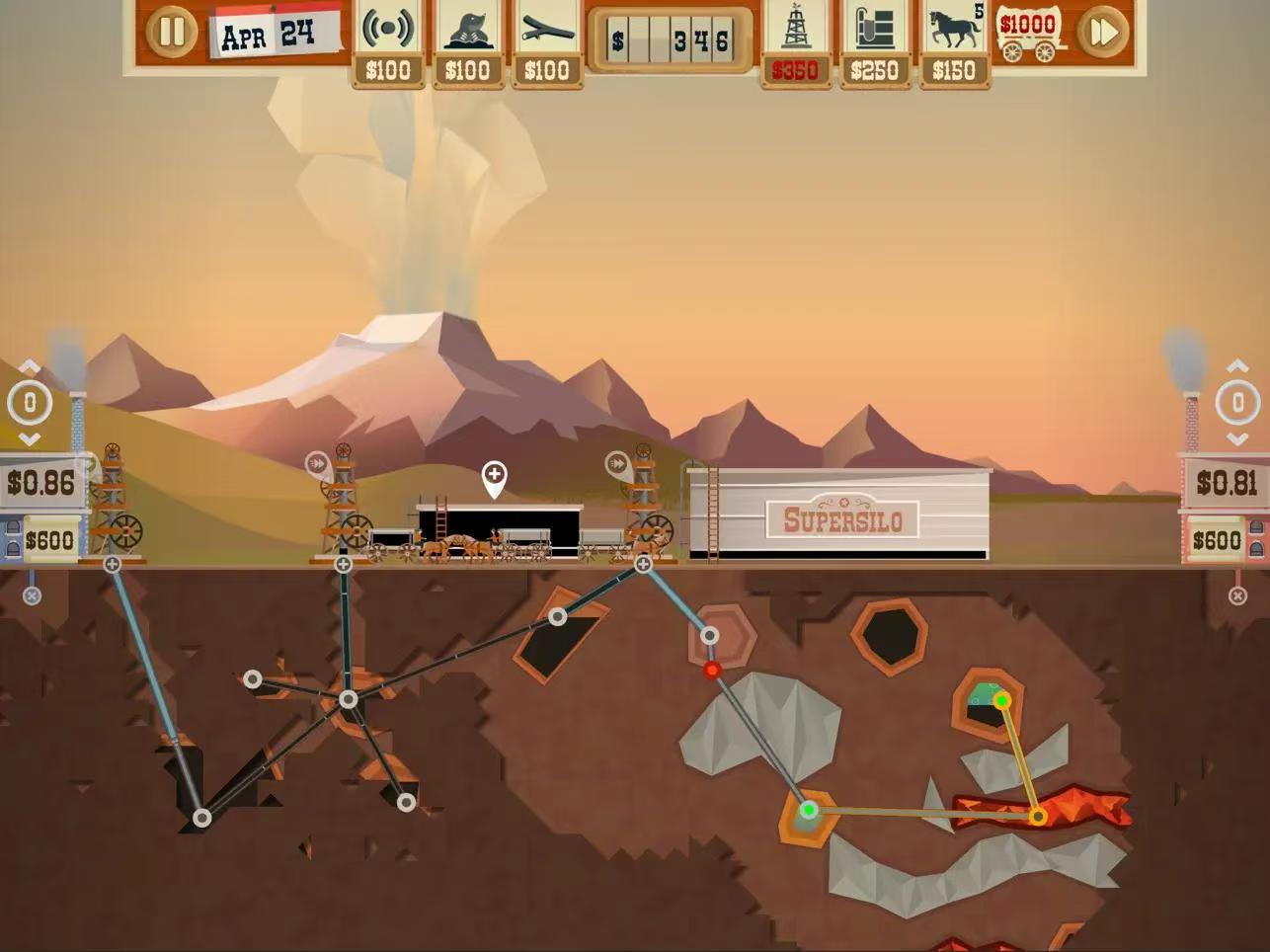The width and height of the screenshot is (1270, 952).
Task: Click the X under the right factory
Action: (x=1237, y=595)
